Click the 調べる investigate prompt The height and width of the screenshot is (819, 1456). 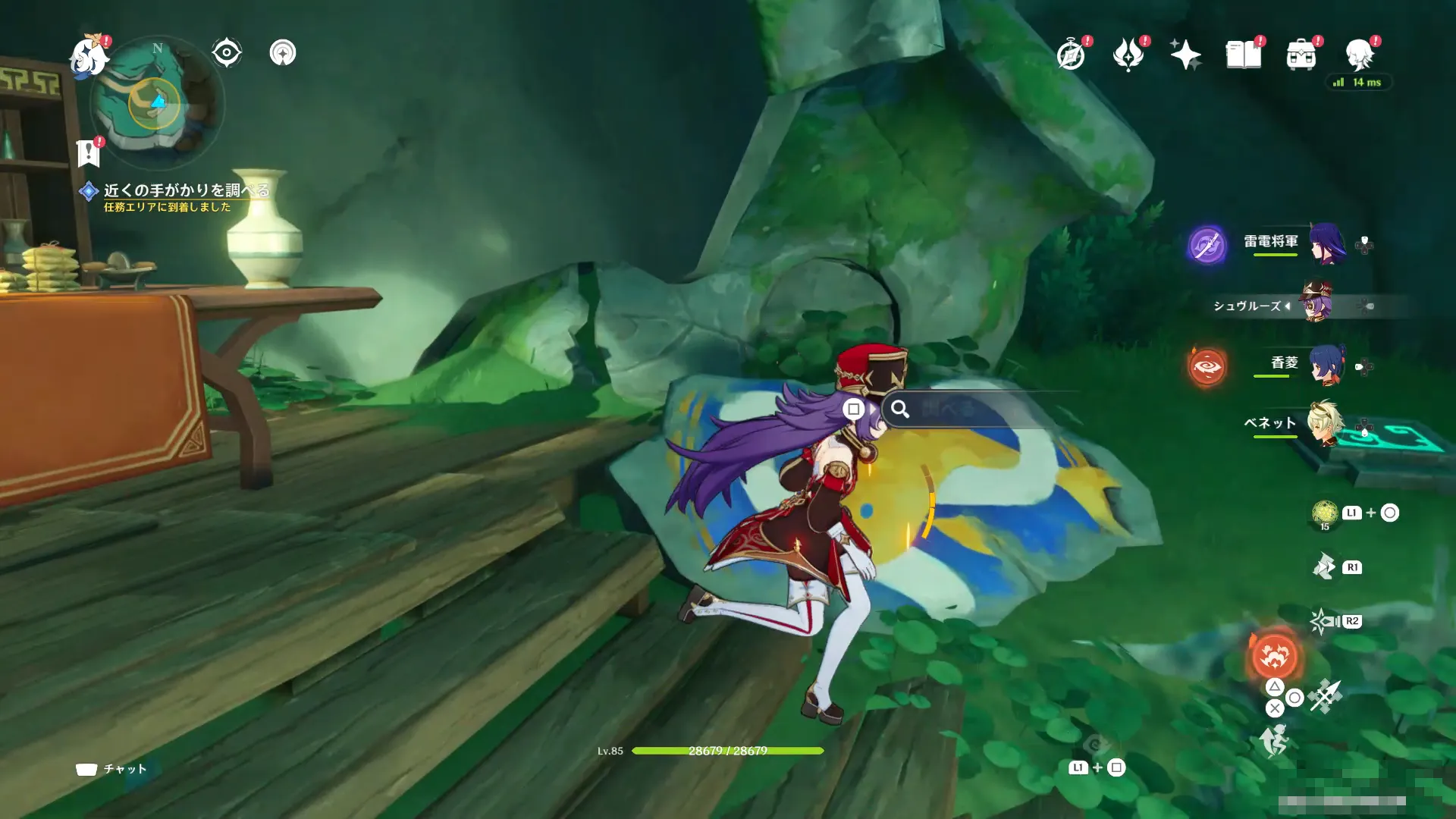coord(948,409)
